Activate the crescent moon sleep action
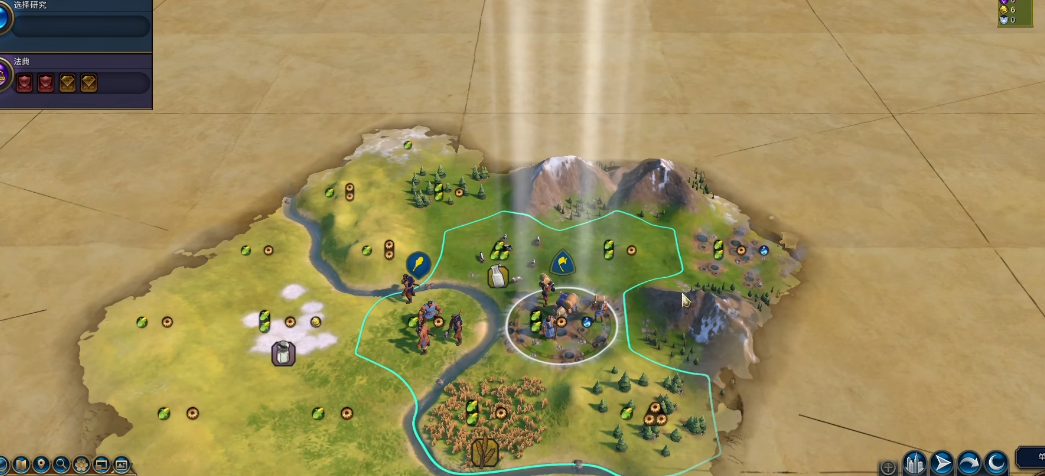Screen dimensions: 1045x476 [x=995, y=463]
